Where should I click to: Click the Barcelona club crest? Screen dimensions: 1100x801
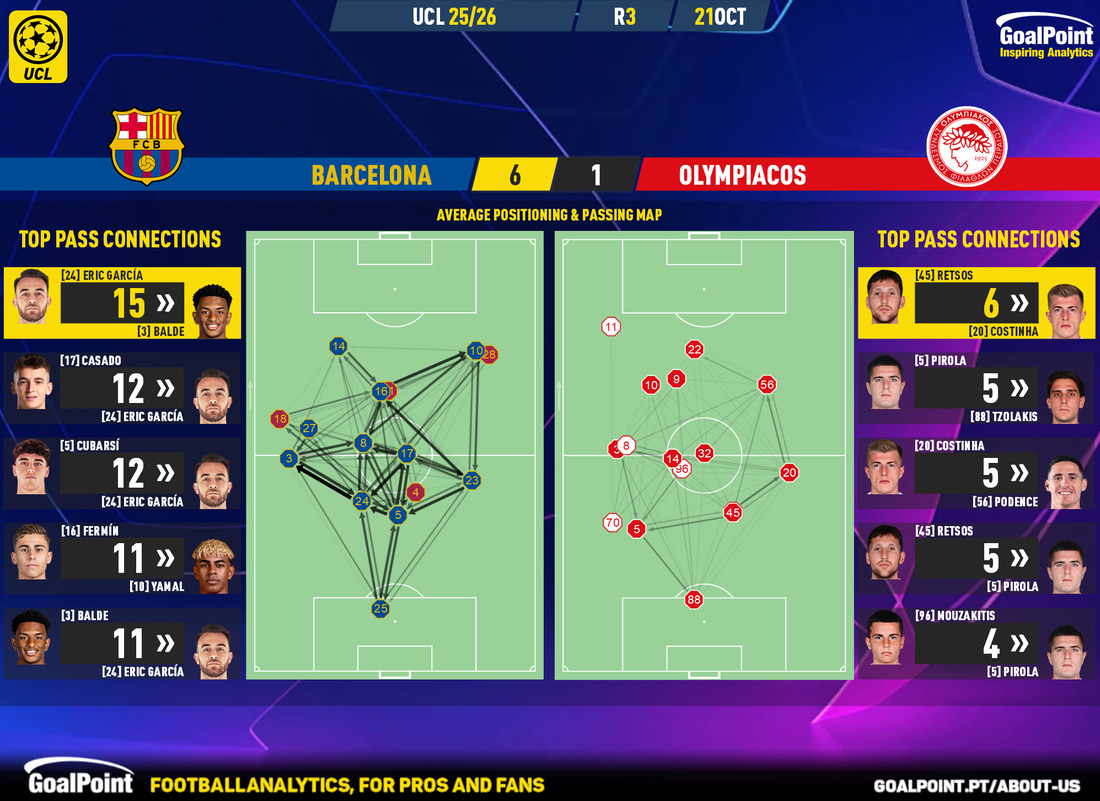(x=147, y=145)
